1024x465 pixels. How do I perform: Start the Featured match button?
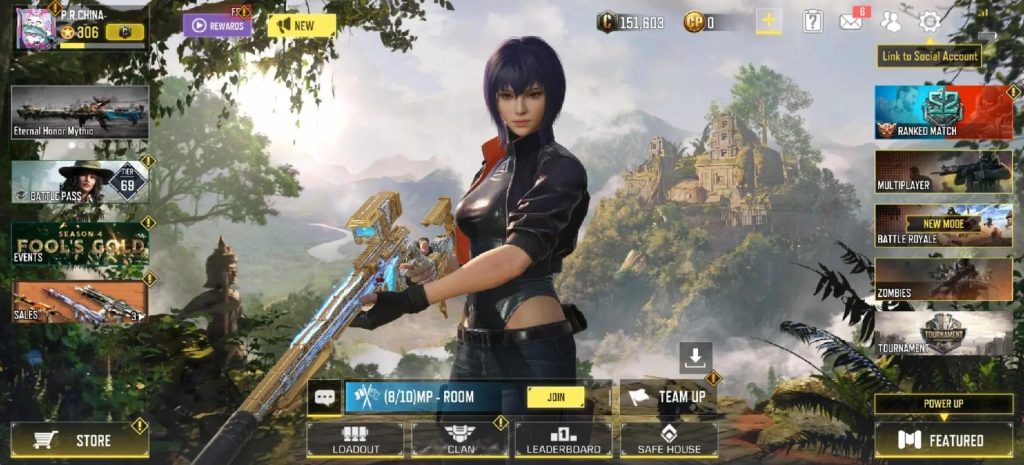[x=943, y=439]
